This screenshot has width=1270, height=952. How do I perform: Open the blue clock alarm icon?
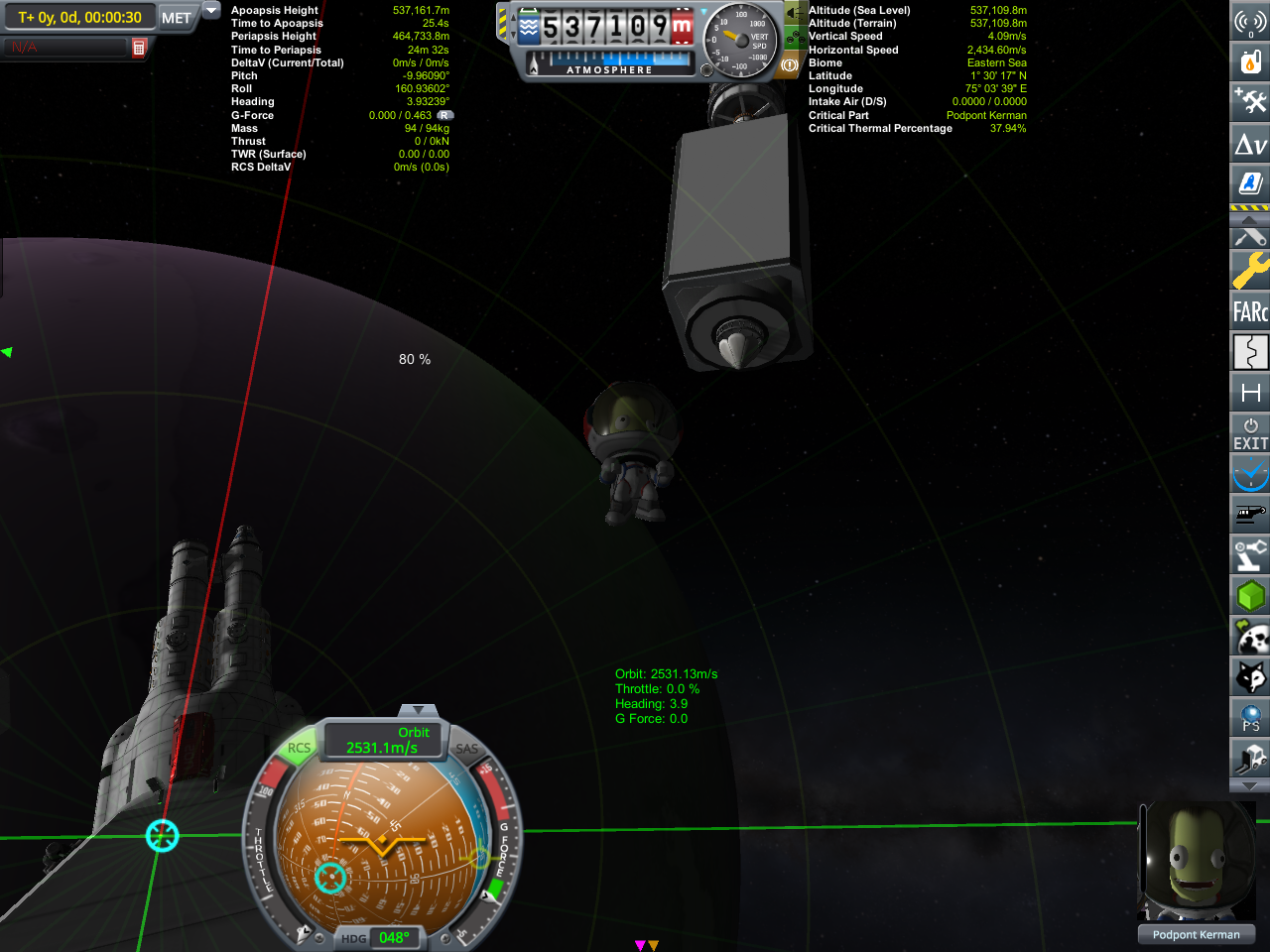[1250, 474]
